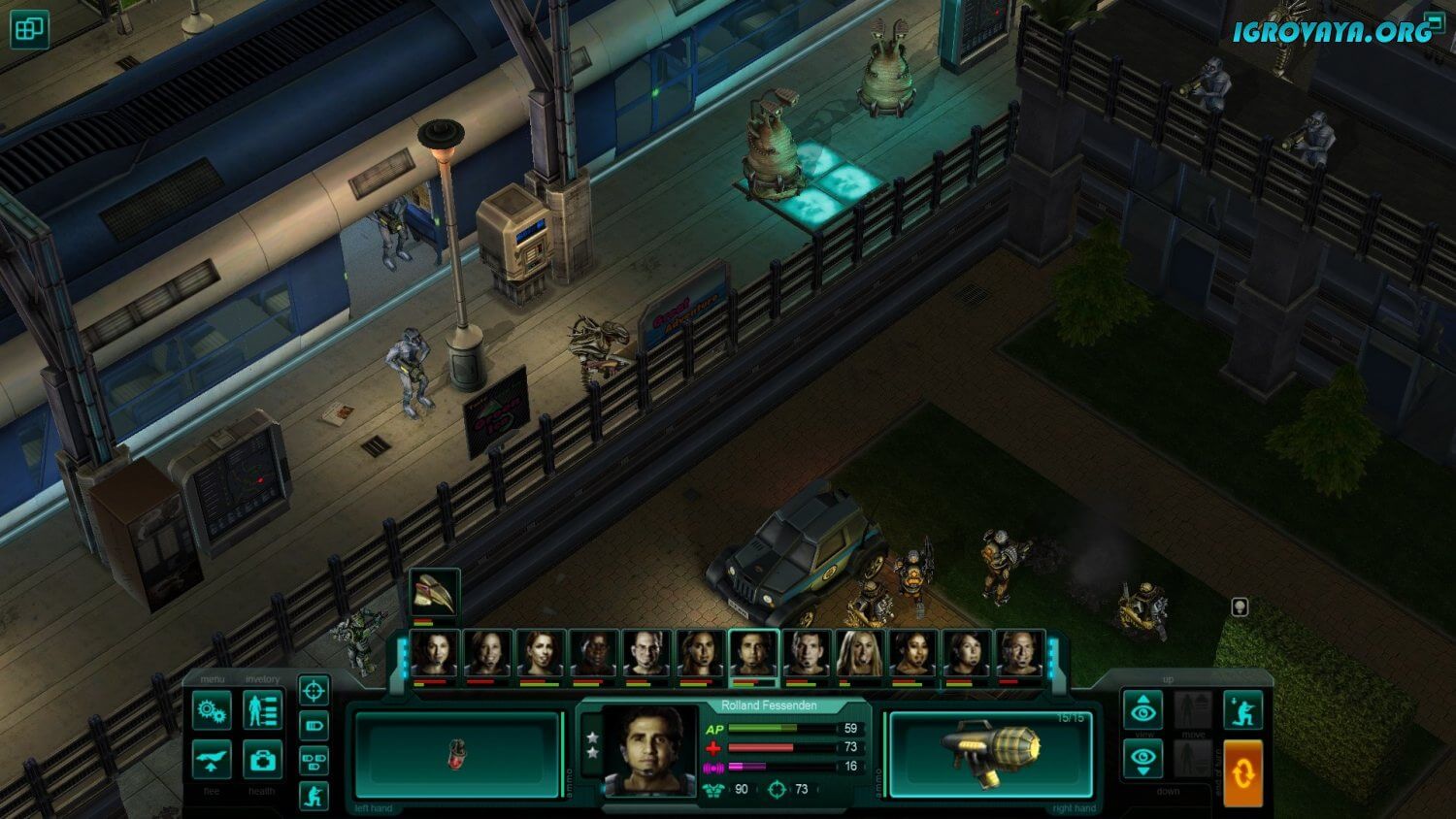Select the left hand grenade slot
The image size is (1456, 819).
457,755
